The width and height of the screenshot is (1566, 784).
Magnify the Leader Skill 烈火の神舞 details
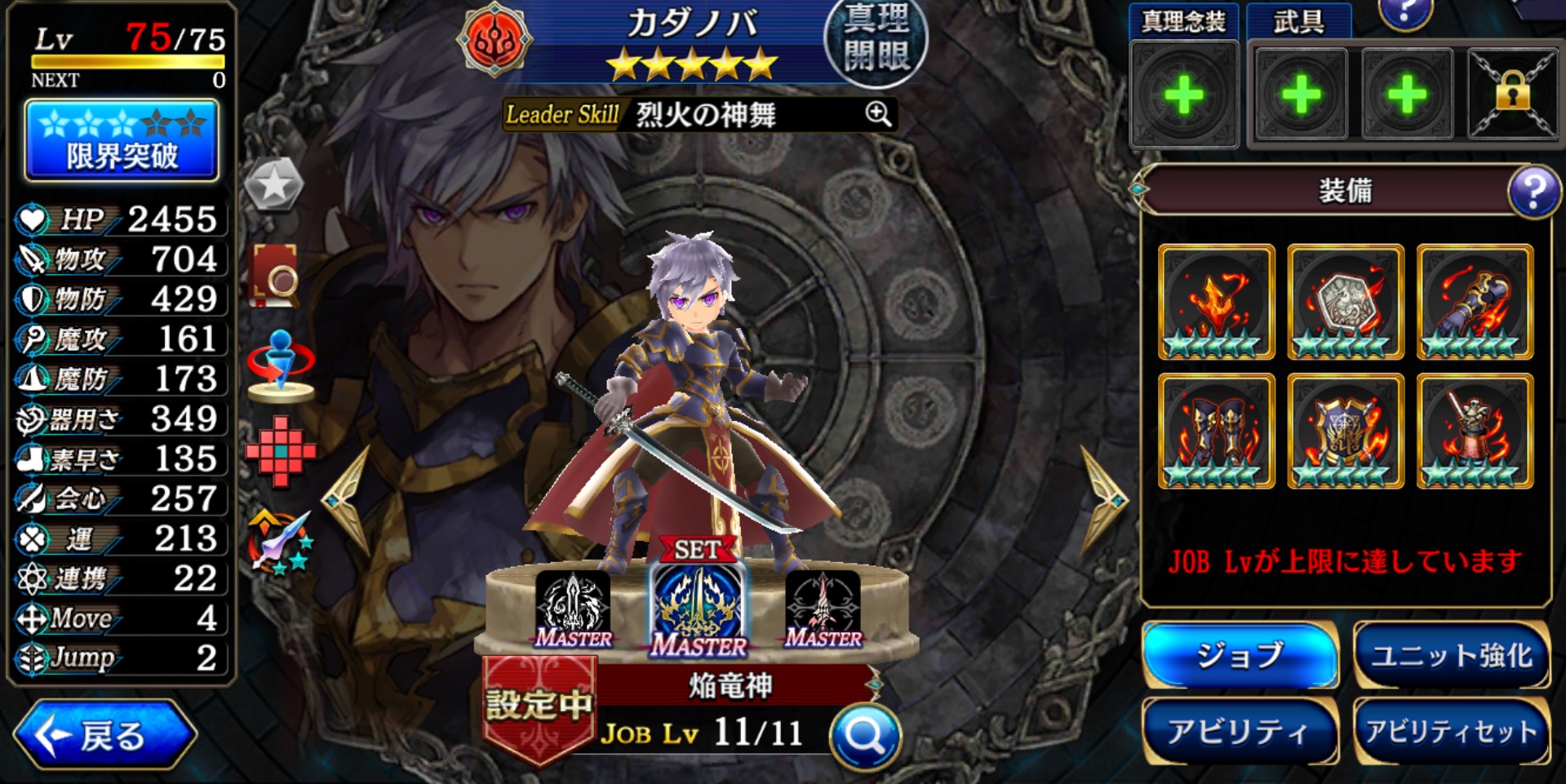[878, 114]
